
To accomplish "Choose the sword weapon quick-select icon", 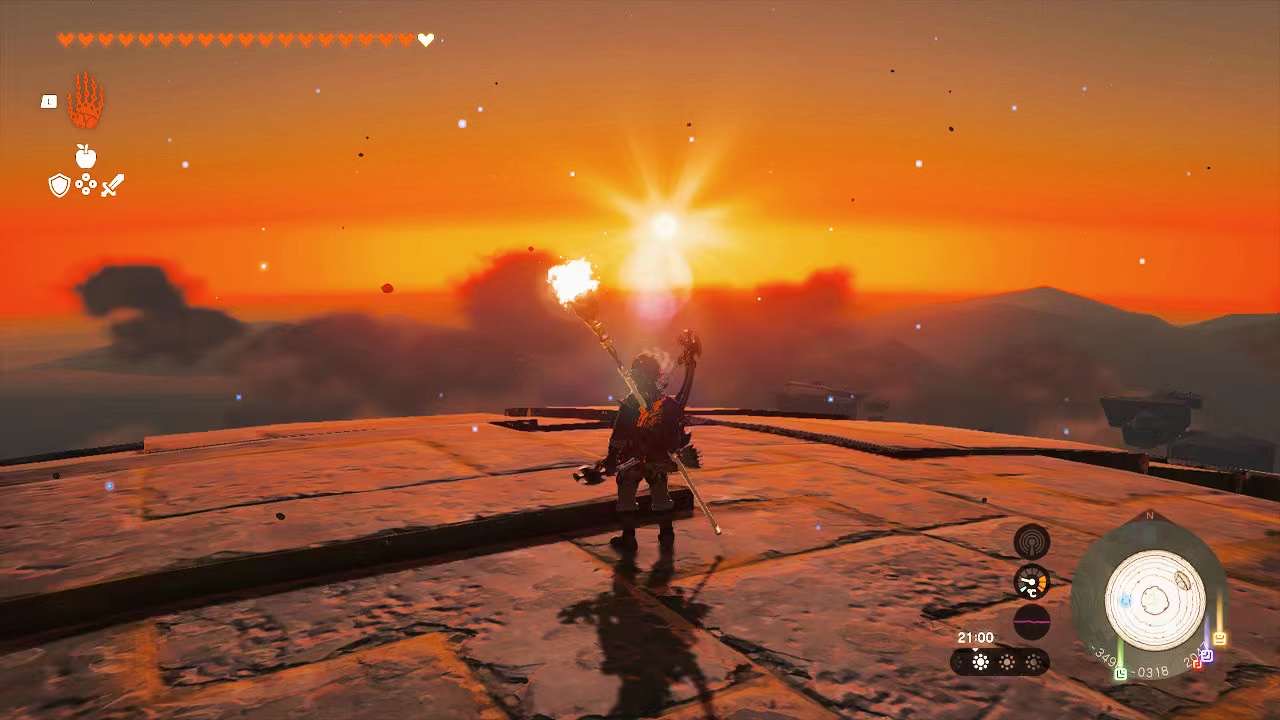I will coord(112,185).
